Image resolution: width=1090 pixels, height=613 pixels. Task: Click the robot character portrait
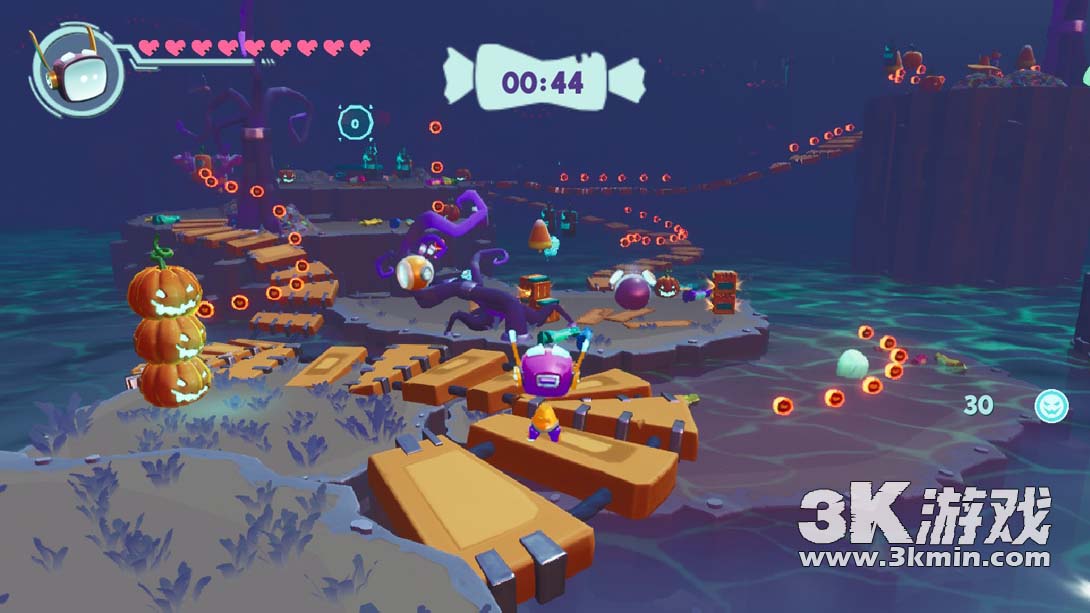(74, 68)
